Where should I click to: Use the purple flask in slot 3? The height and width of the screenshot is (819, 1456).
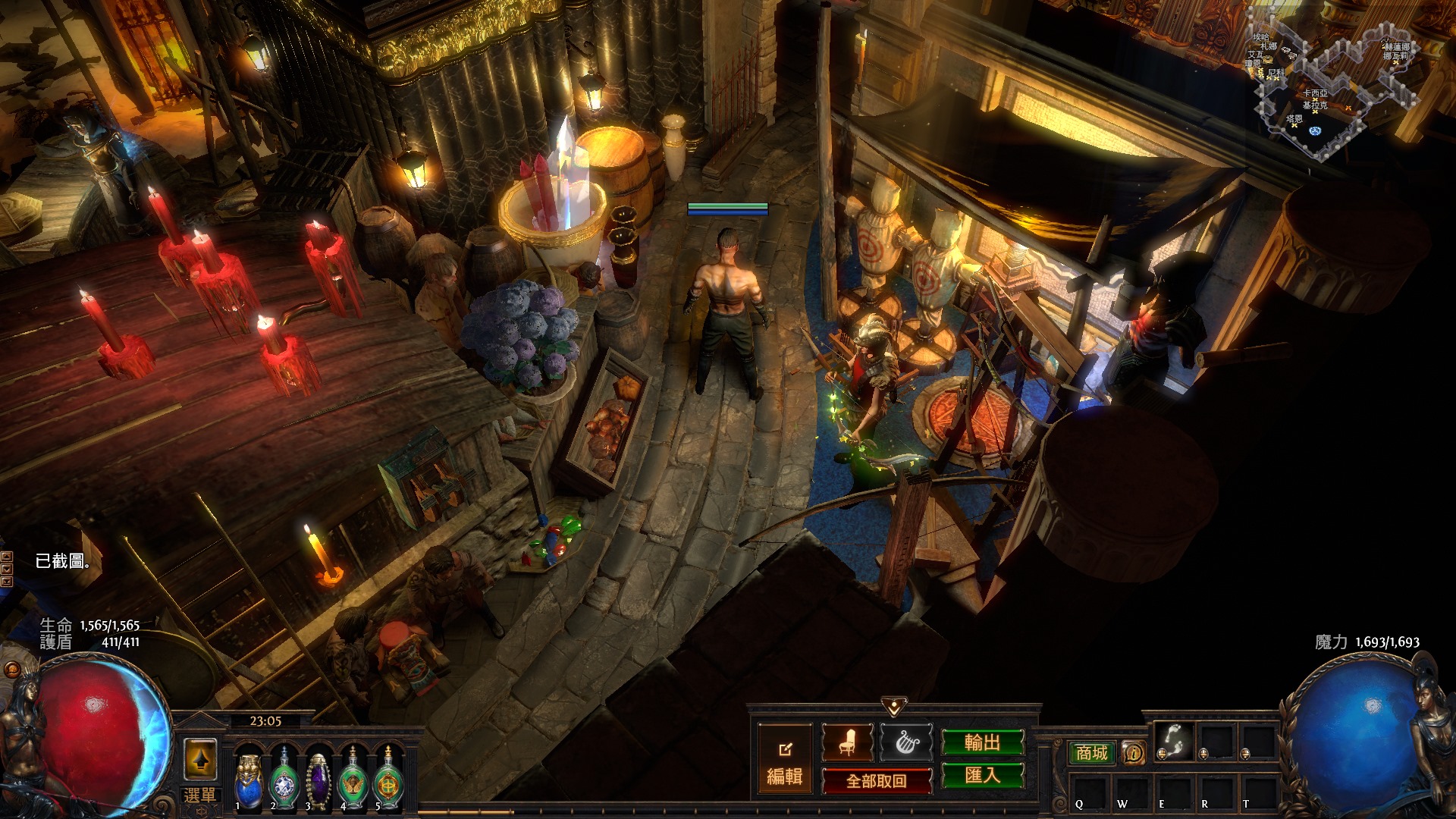tap(318, 777)
